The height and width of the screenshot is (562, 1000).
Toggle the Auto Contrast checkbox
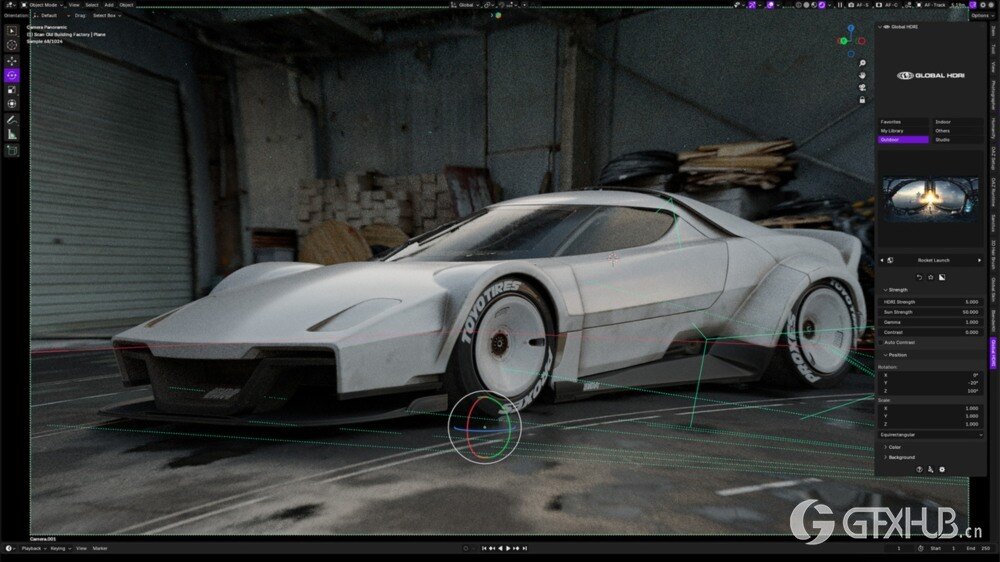(881, 343)
